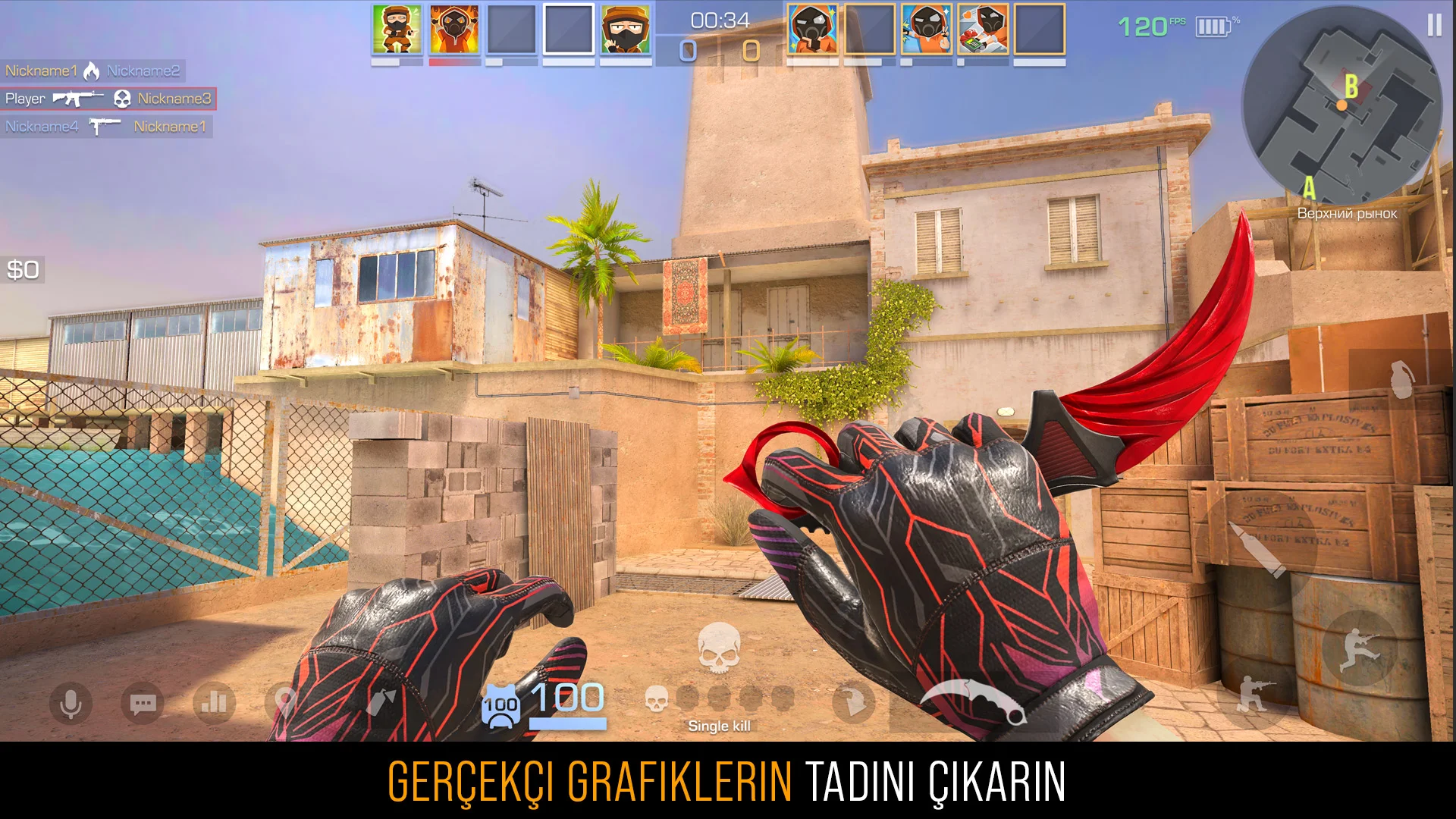Viewport: 1456px width, 819px height.
Task: Click the blue-background gas mask avatar
Action: [926, 30]
